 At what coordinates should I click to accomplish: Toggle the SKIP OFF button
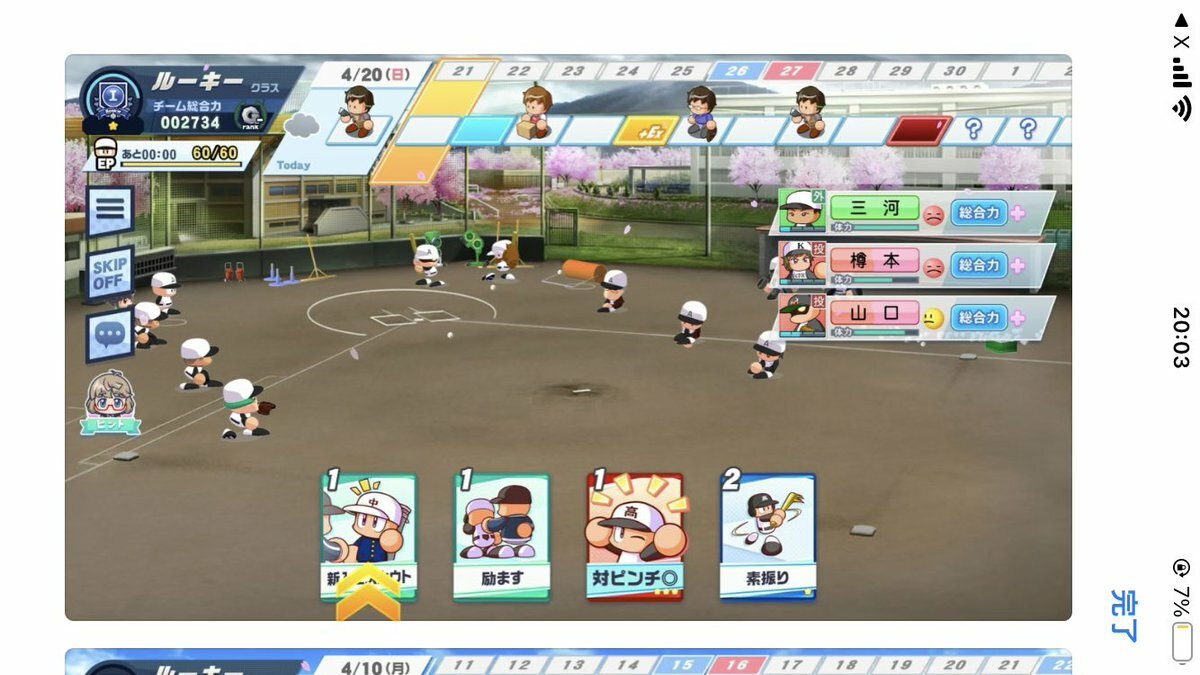pyautogui.click(x=109, y=273)
